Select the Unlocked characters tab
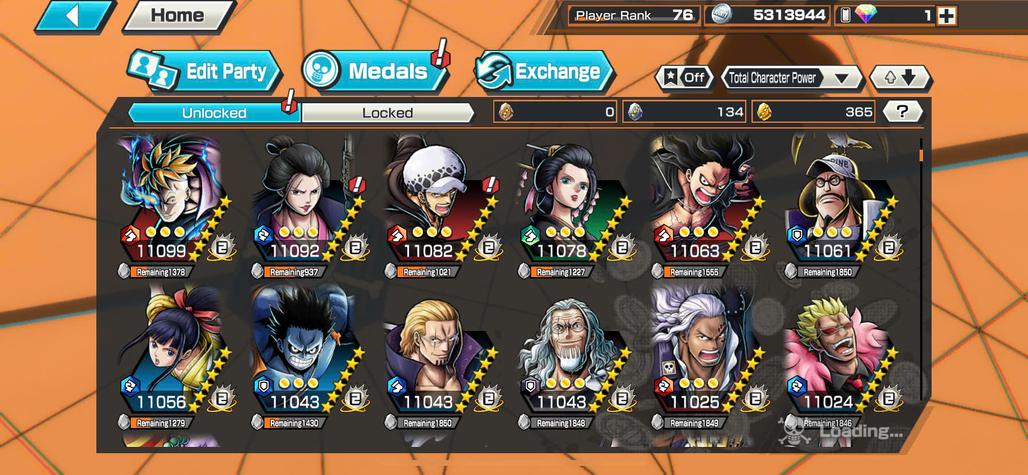This screenshot has width=1028, height=475. [x=214, y=113]
